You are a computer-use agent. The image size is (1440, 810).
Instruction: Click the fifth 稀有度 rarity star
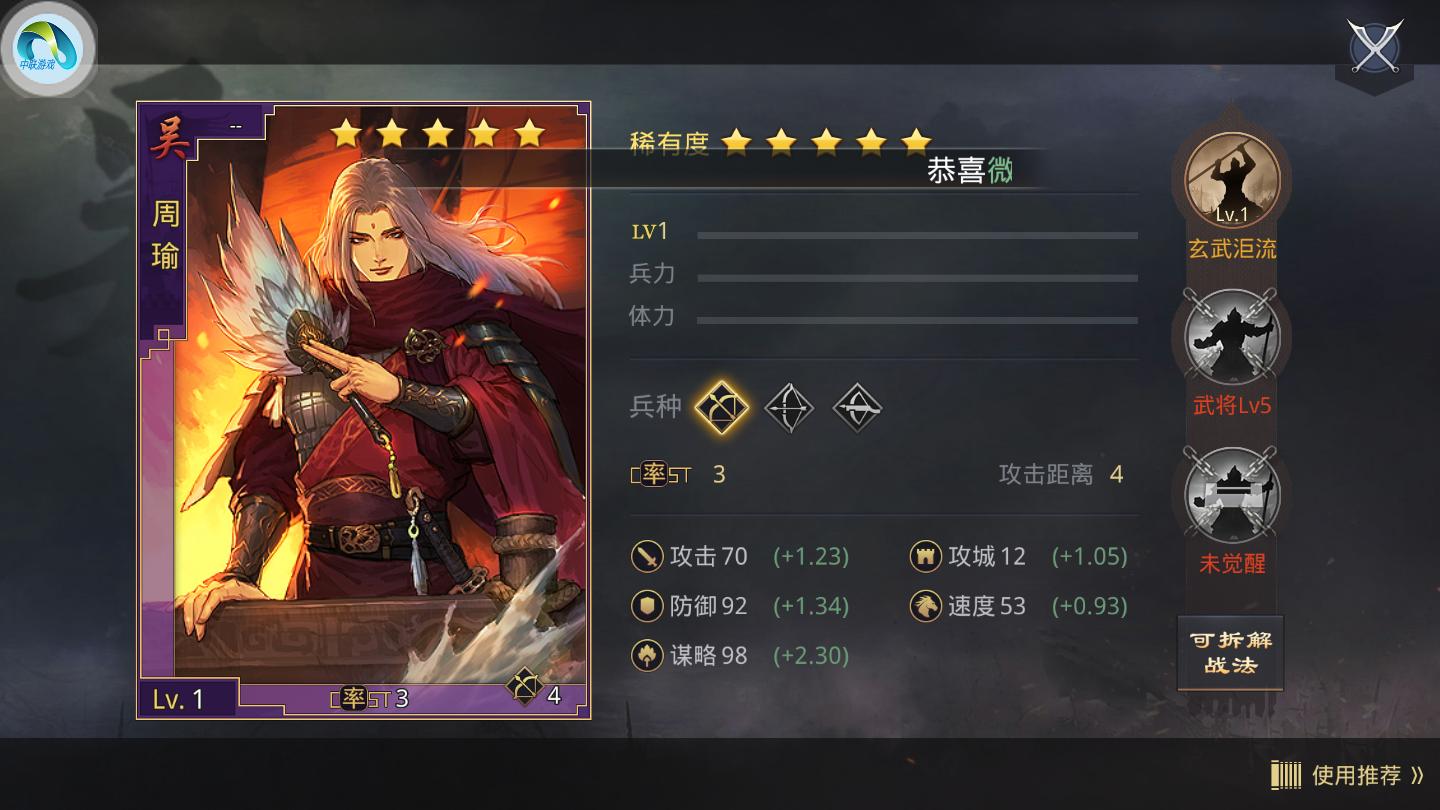coord(915,143)
